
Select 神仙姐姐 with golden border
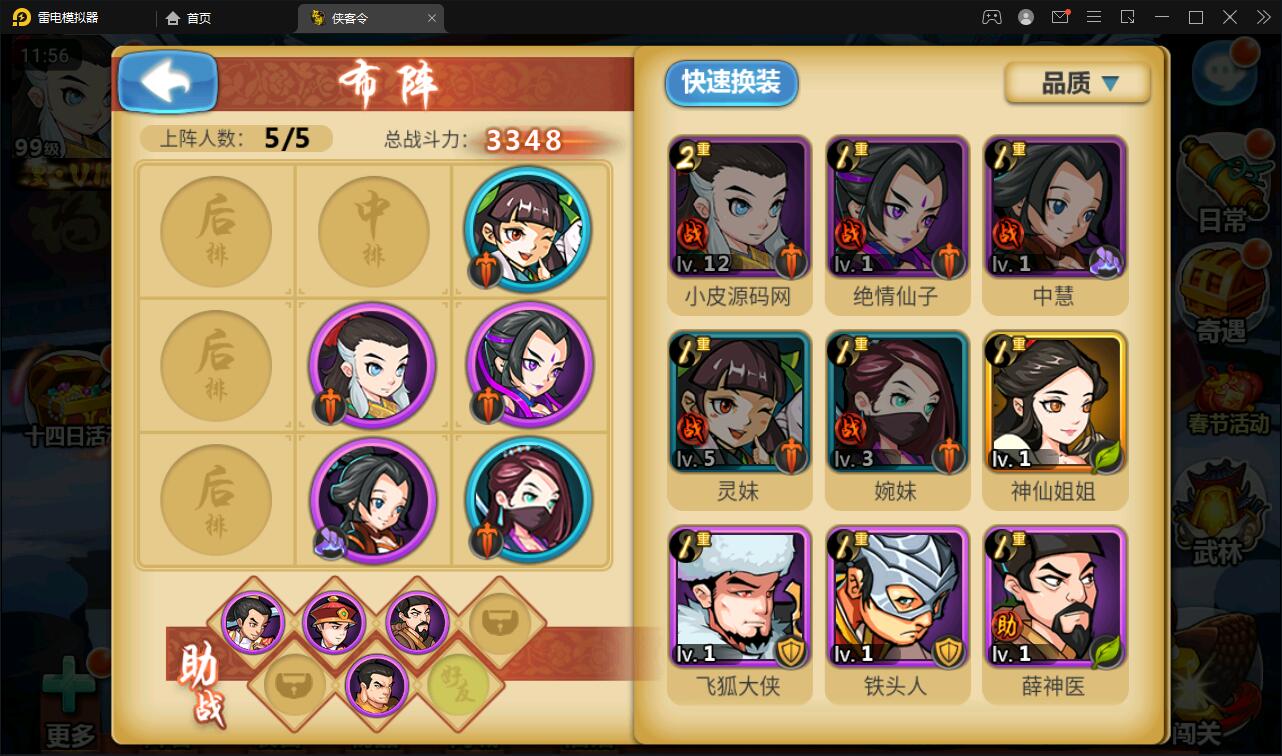1055,402
